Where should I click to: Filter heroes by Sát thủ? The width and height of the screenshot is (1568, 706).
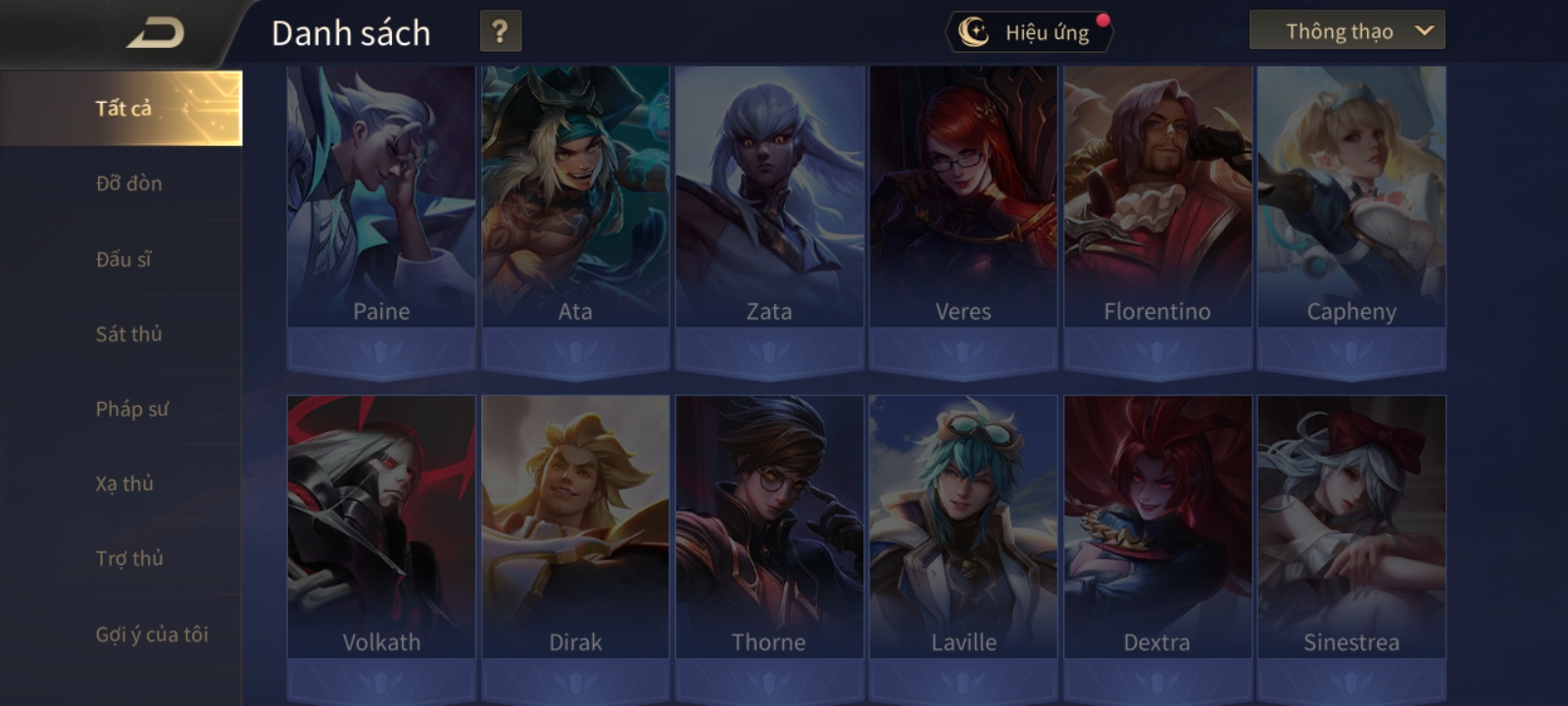click(x=128, y=334)
